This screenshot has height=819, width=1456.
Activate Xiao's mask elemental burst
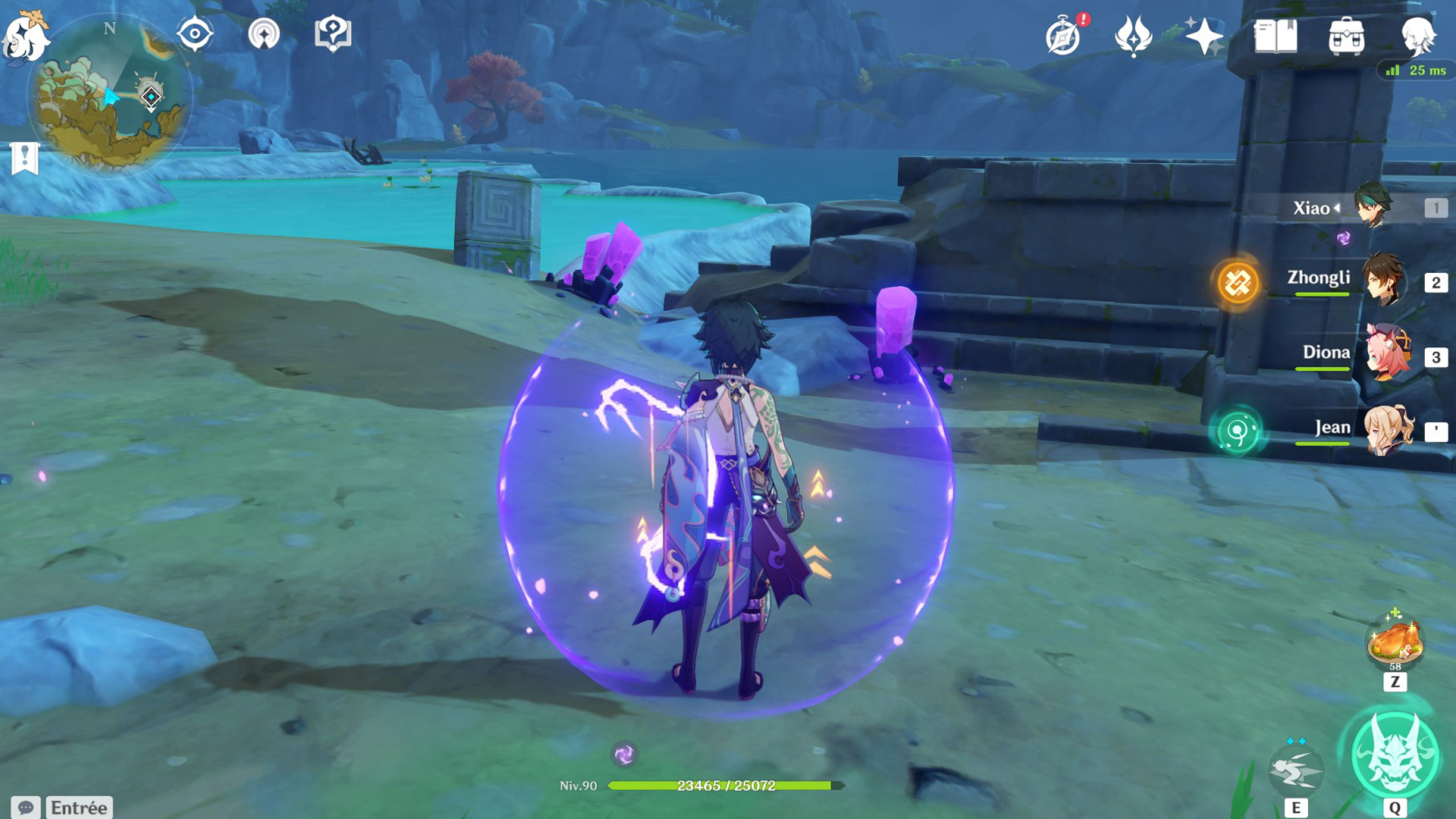(1395, 757)
